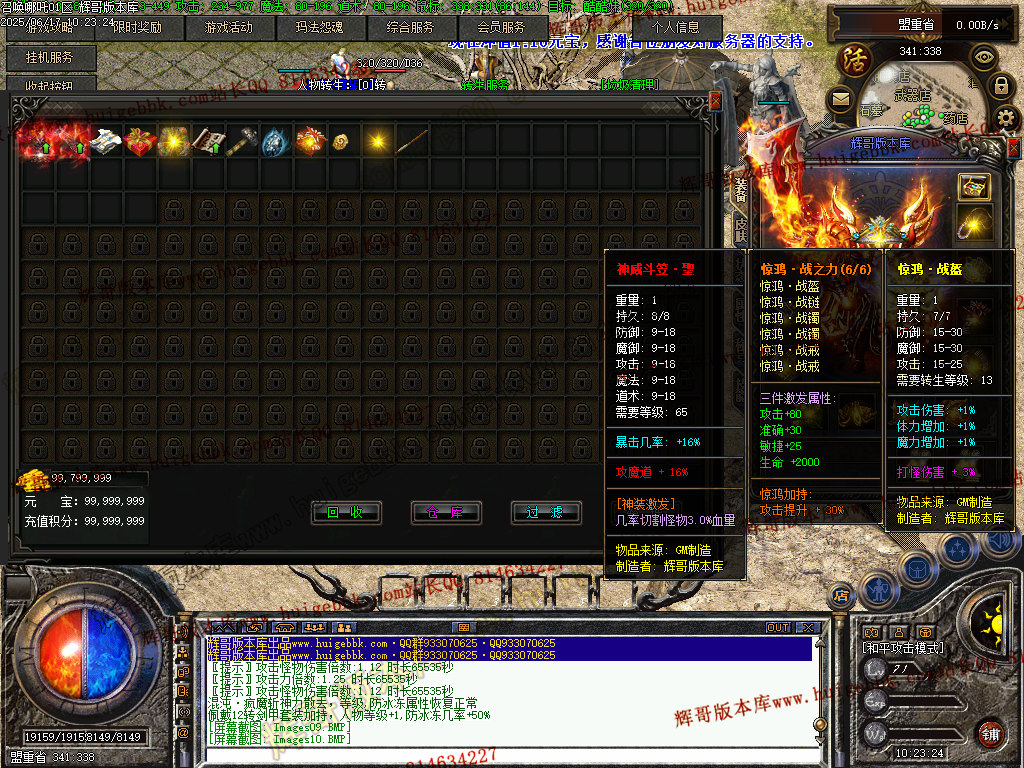Image resolution: width=1024 pixels, height=768 pixels.
Task: Open the 限时奖励 menu
Action: [x=137, y=28]
